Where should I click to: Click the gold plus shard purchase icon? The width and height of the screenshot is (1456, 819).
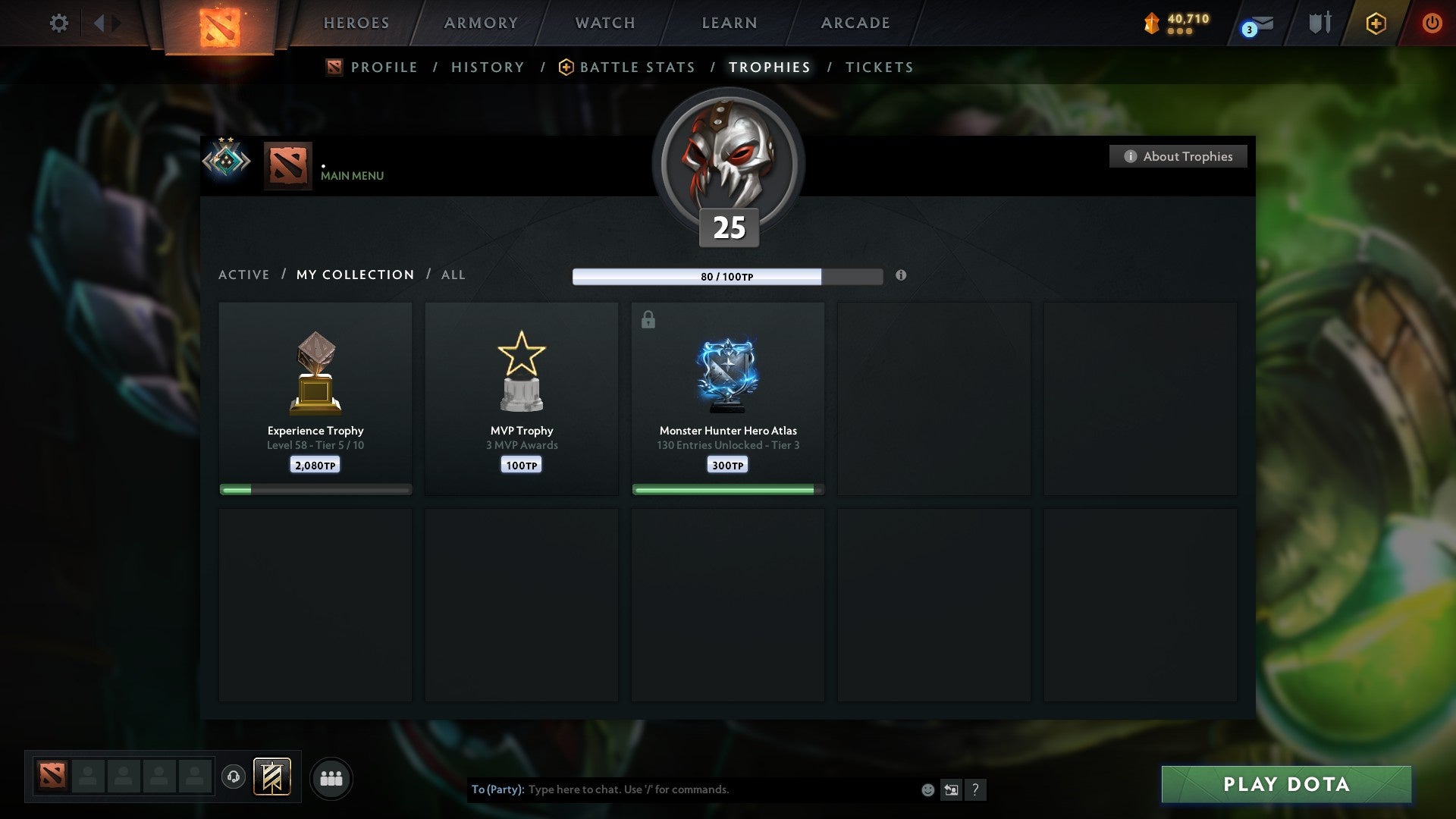tap(1378, 23)
